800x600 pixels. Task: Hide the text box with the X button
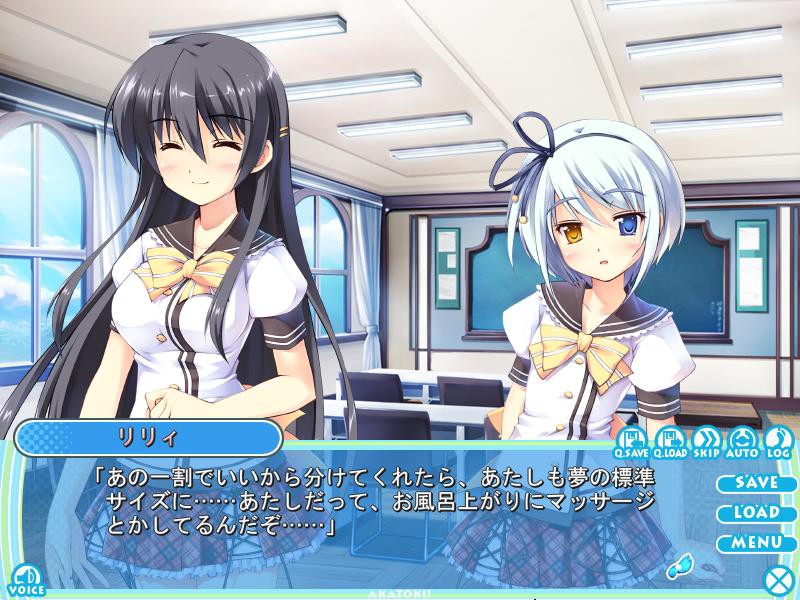[x=778, y=580]
